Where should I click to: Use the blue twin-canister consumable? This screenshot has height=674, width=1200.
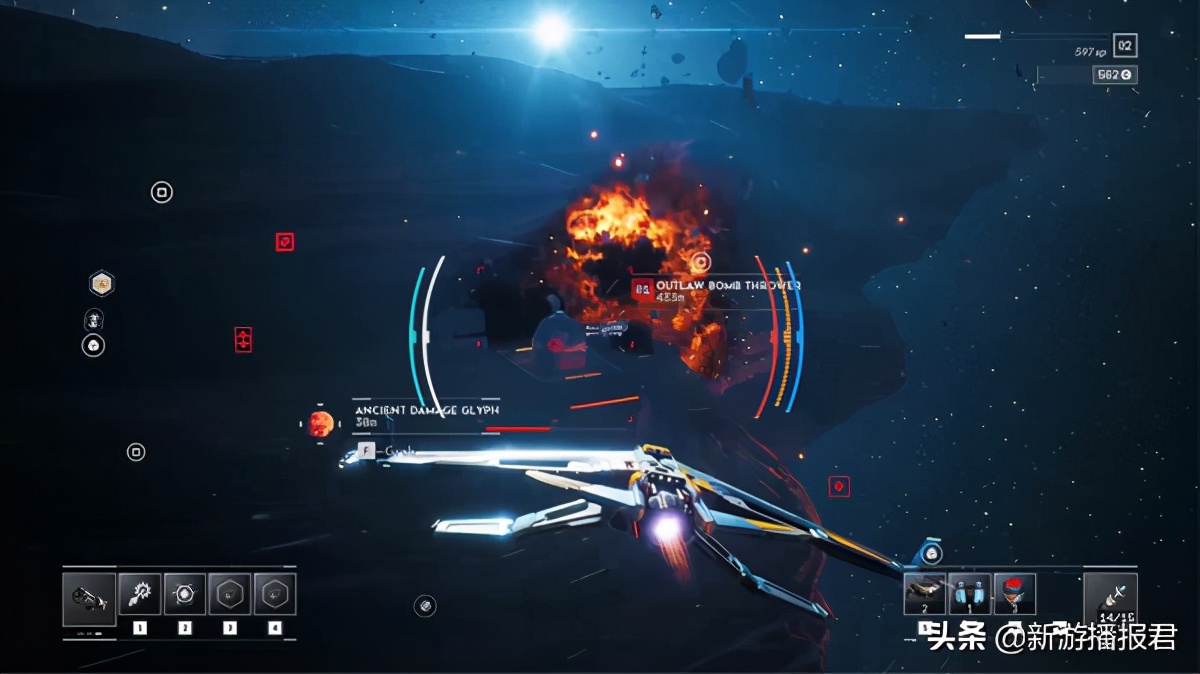coord(969,594)
